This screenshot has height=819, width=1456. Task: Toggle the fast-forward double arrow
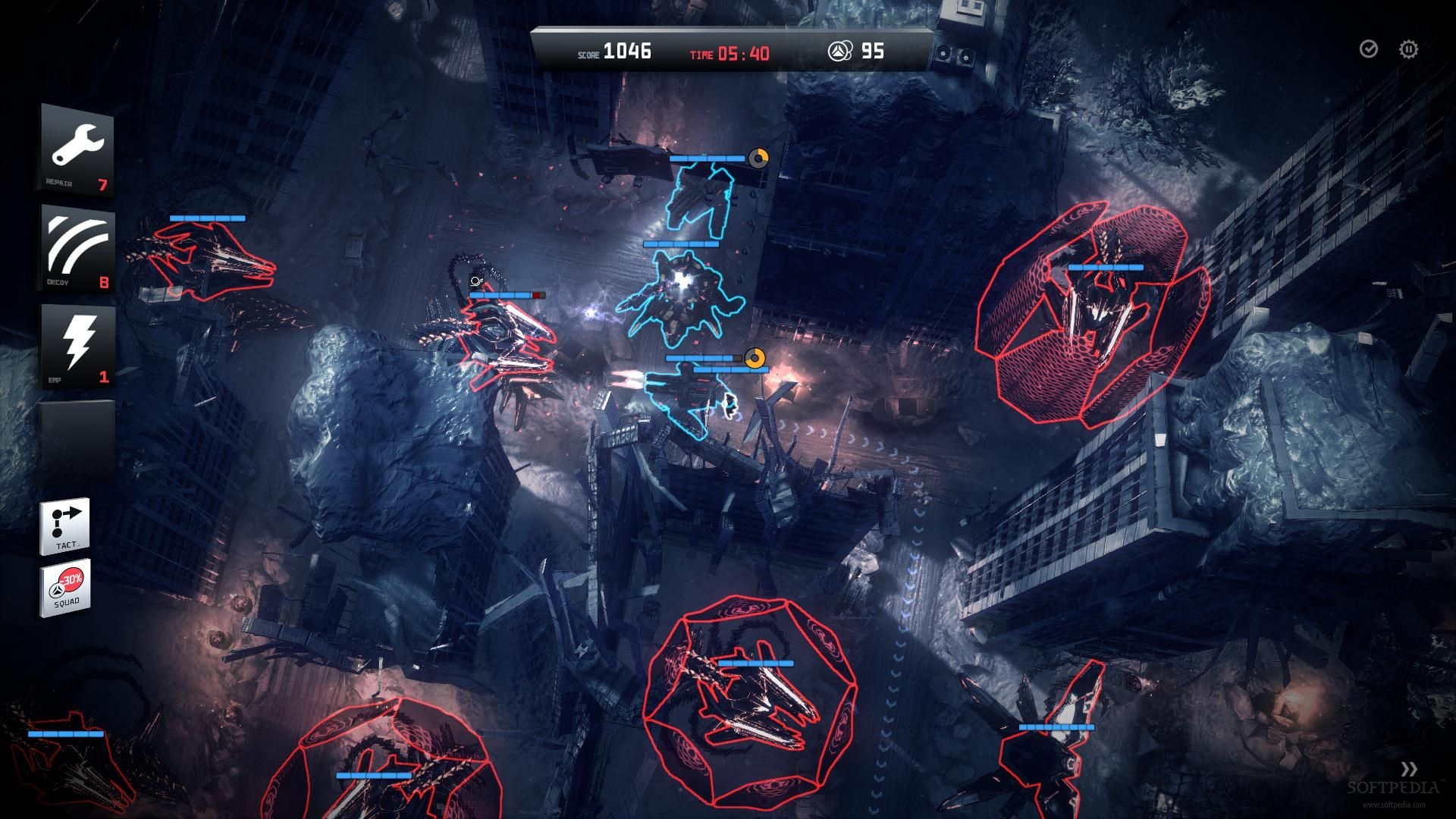click(1409, 768)
